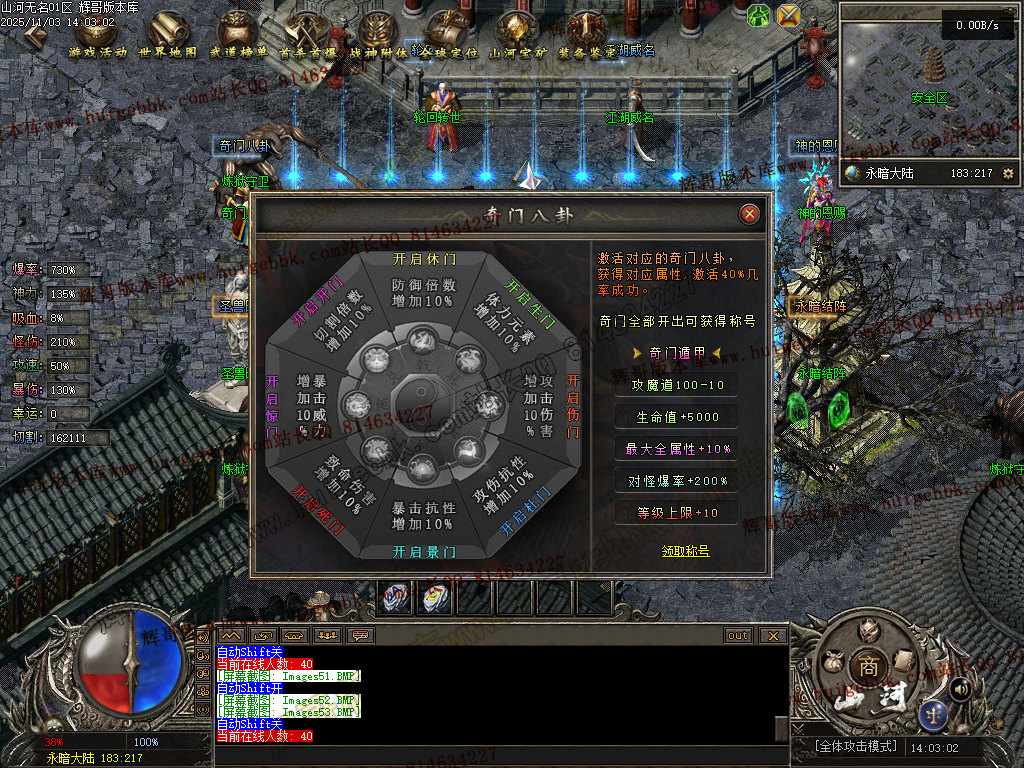Open 游戏活动 game events menu

[x=98, y=36]
